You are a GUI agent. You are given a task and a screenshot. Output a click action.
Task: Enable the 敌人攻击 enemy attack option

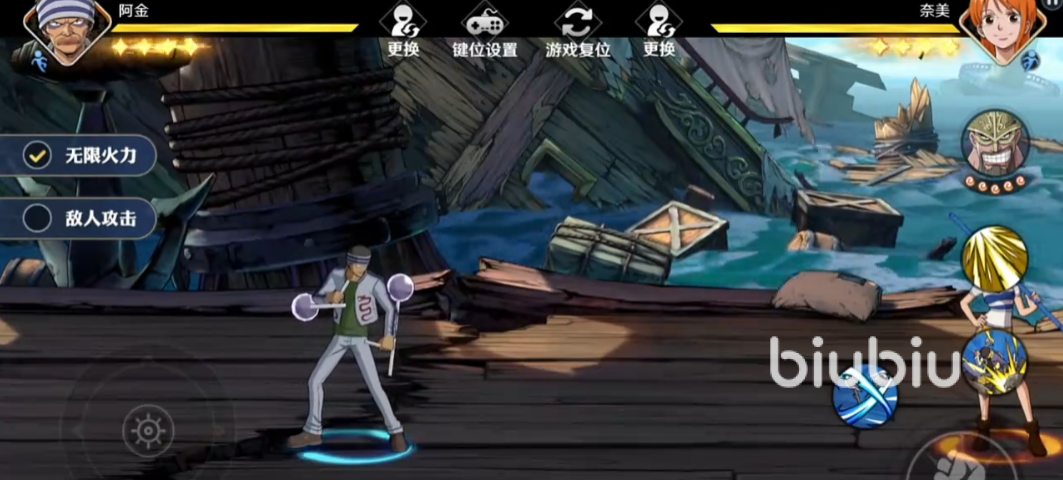(x=38, y=217)
